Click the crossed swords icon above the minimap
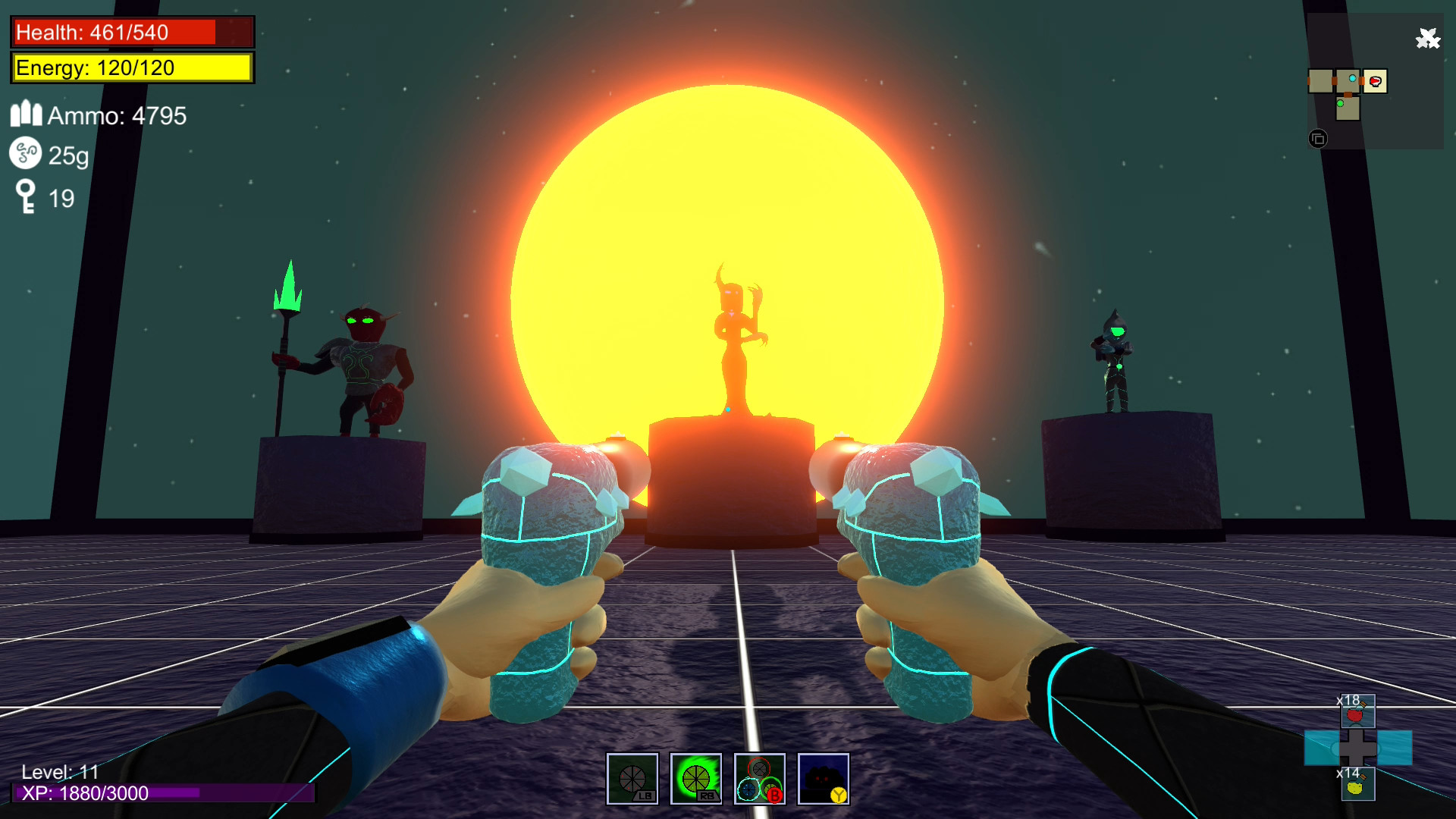 click(1426, 36)
